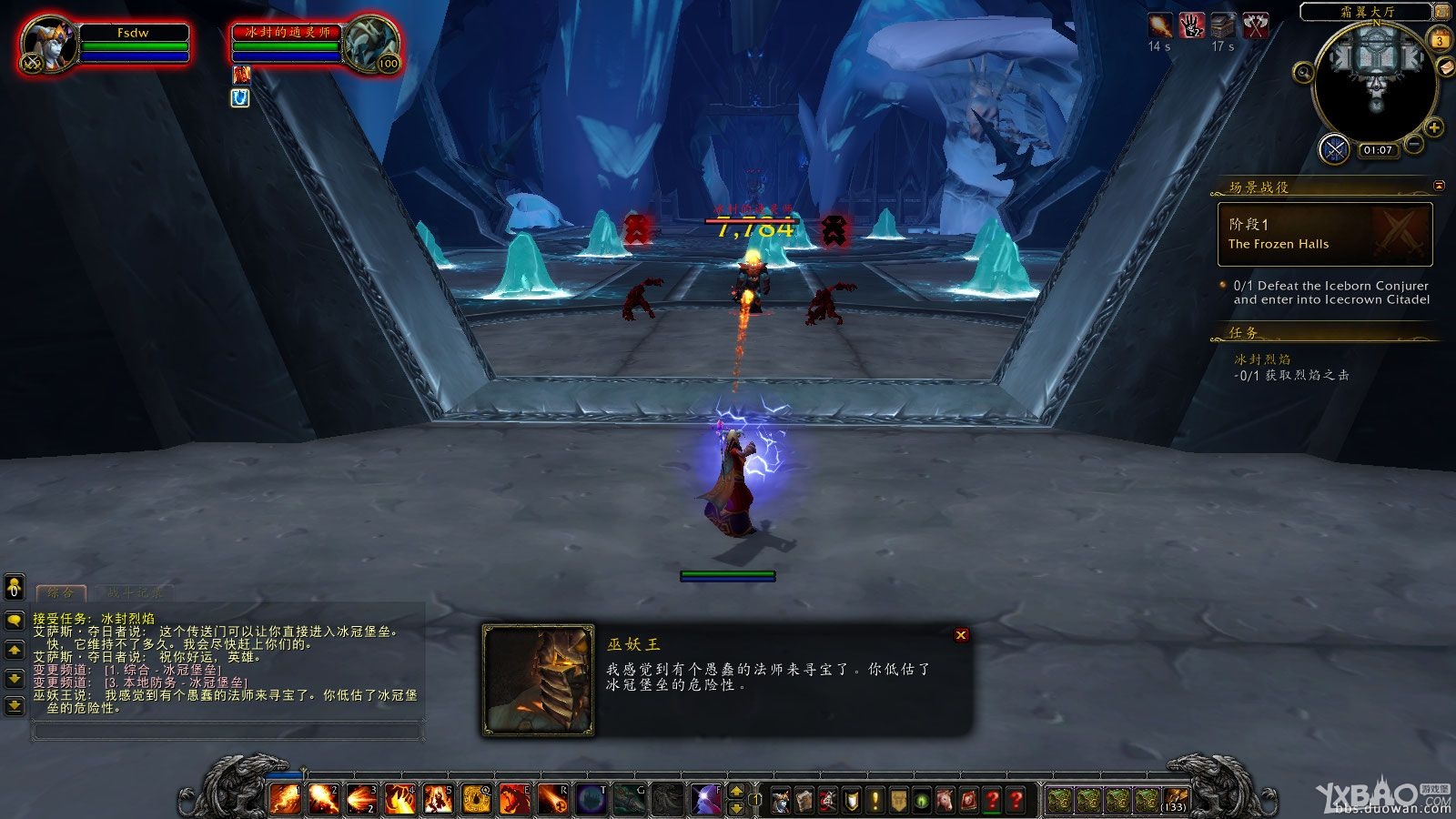Open the backpack icon on the bag bar

pyautogui.click(x=1175, y=795)
